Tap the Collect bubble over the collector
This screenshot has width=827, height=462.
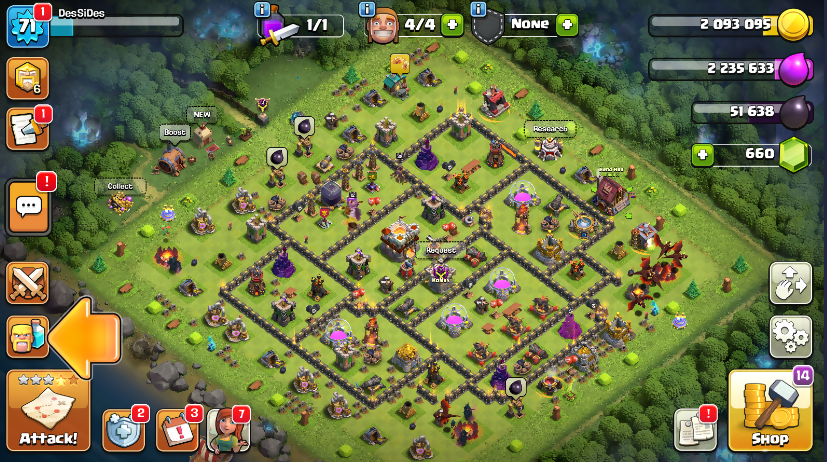tap(120, 186)
